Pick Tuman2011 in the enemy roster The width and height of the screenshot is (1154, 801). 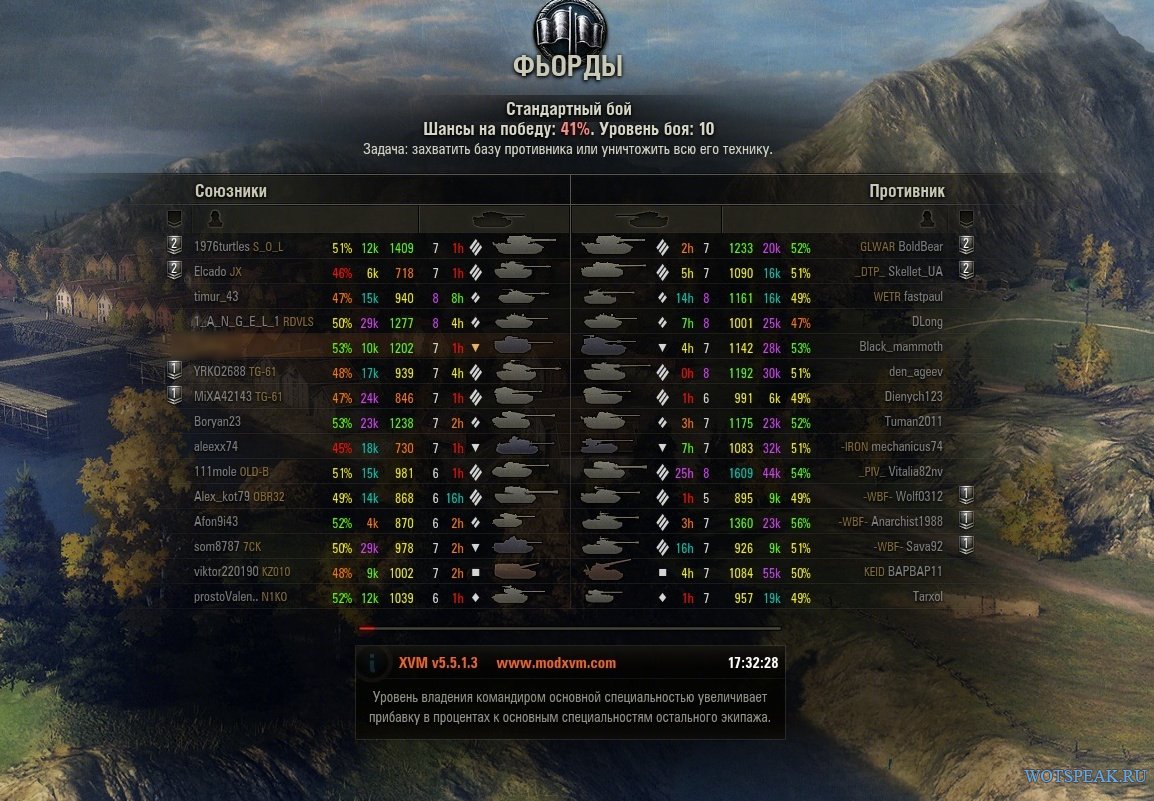913,422
